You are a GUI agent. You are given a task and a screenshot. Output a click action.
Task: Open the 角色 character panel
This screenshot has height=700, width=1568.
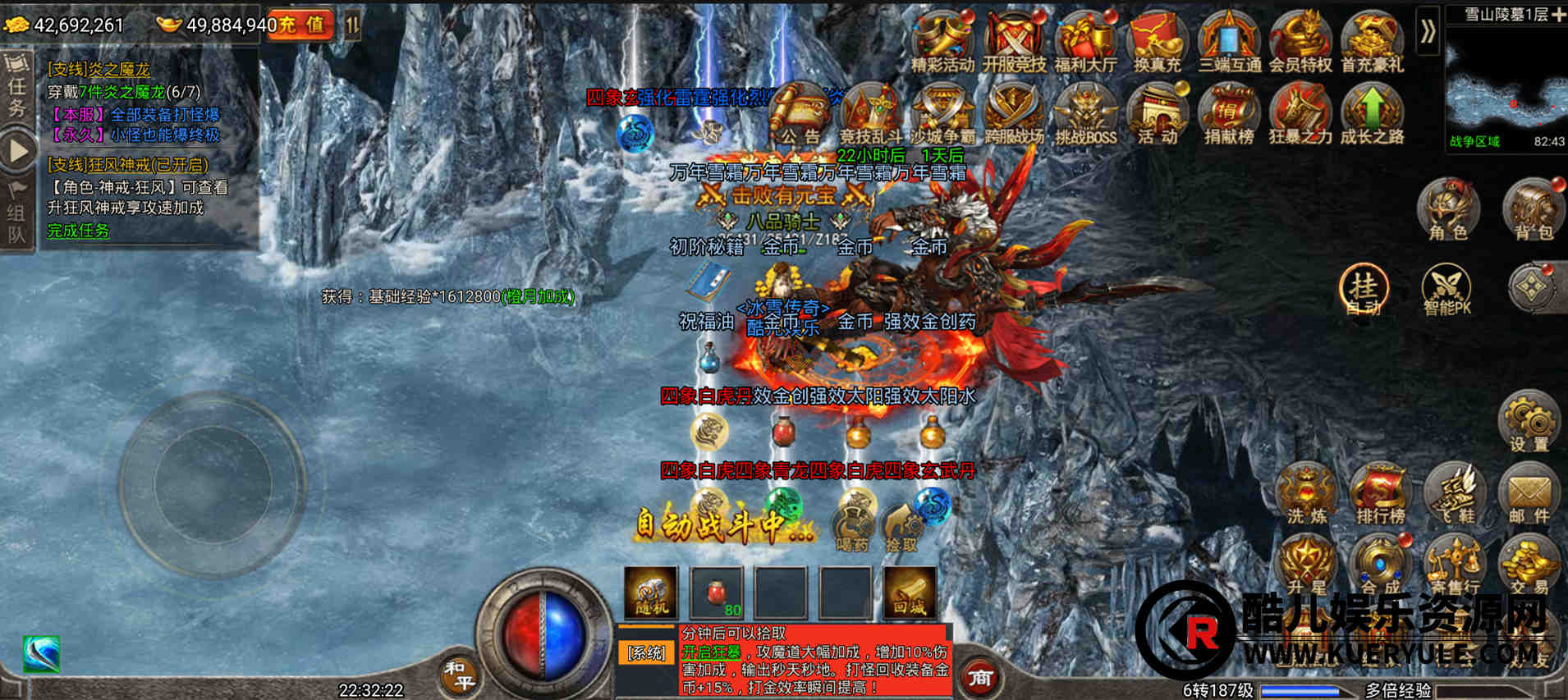click(1448, 210)
